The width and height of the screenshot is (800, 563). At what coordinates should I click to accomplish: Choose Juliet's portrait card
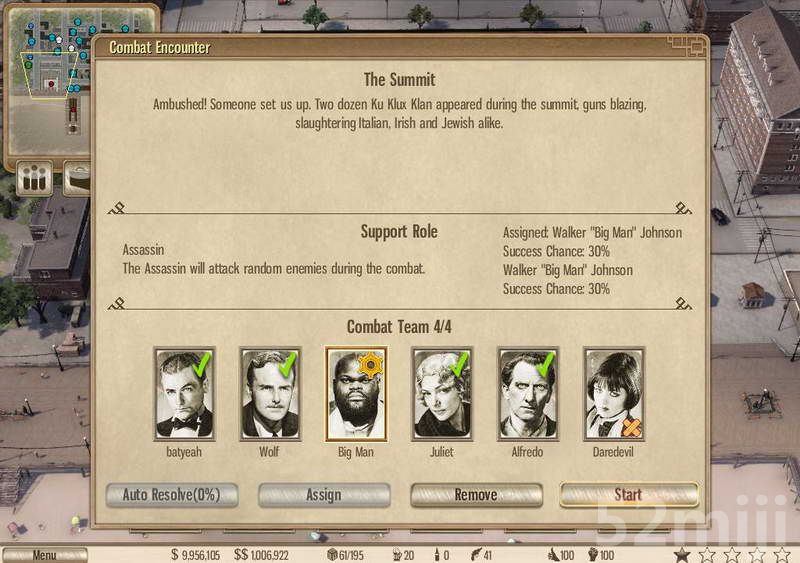(442, 394)
